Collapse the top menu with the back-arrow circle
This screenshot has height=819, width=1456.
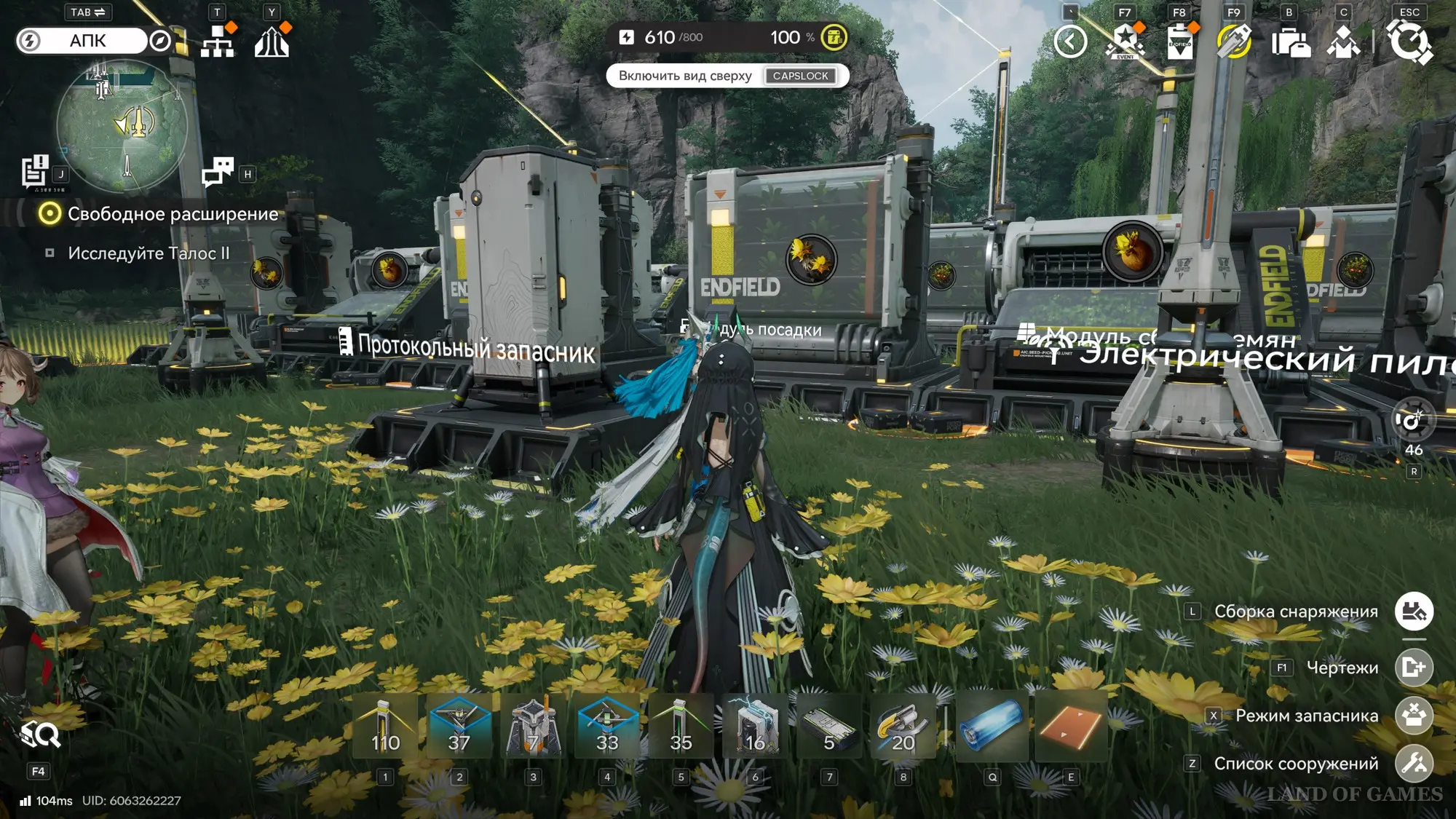[1070, 41]
